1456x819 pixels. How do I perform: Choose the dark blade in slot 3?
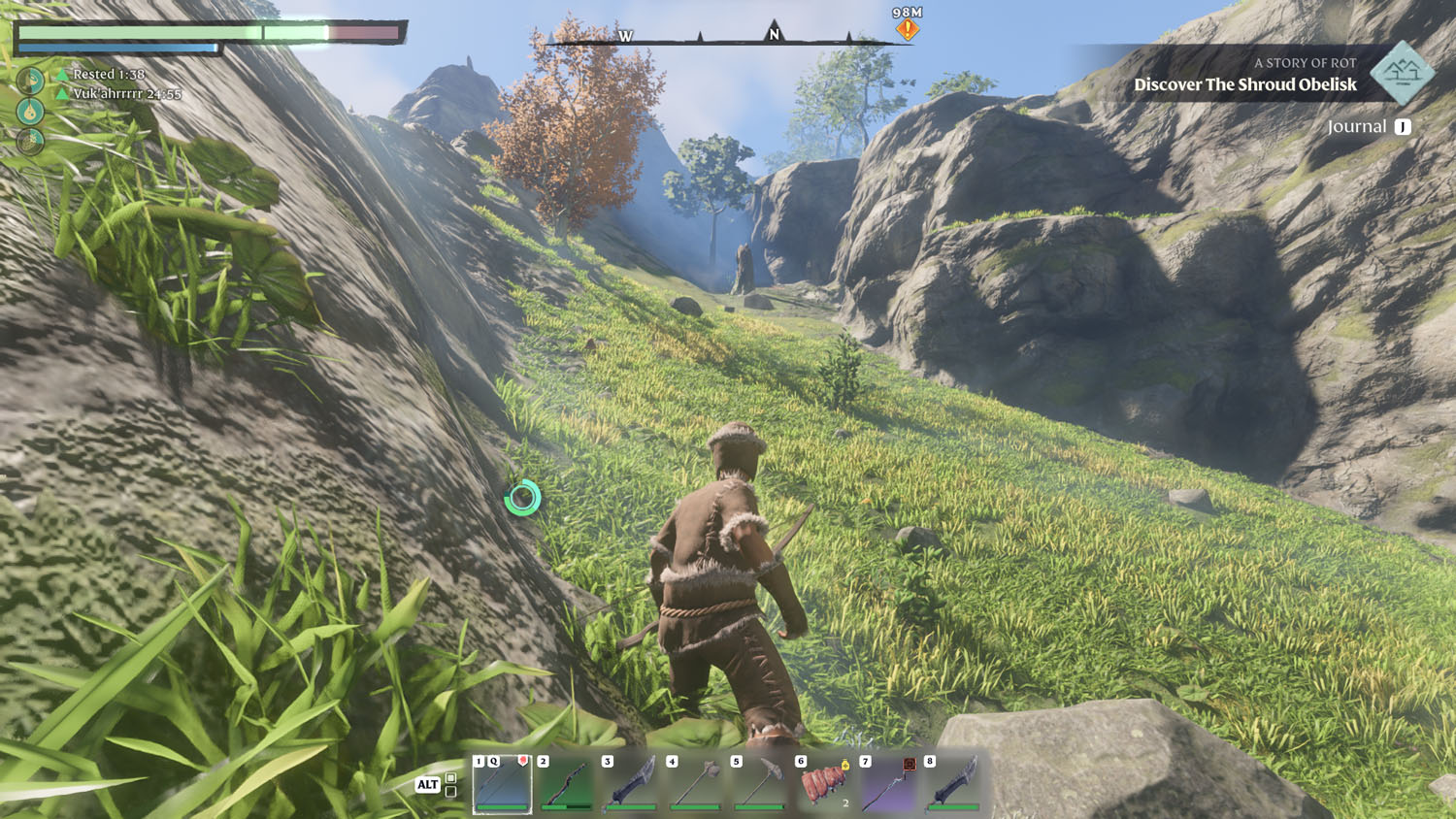pos(631,784)
